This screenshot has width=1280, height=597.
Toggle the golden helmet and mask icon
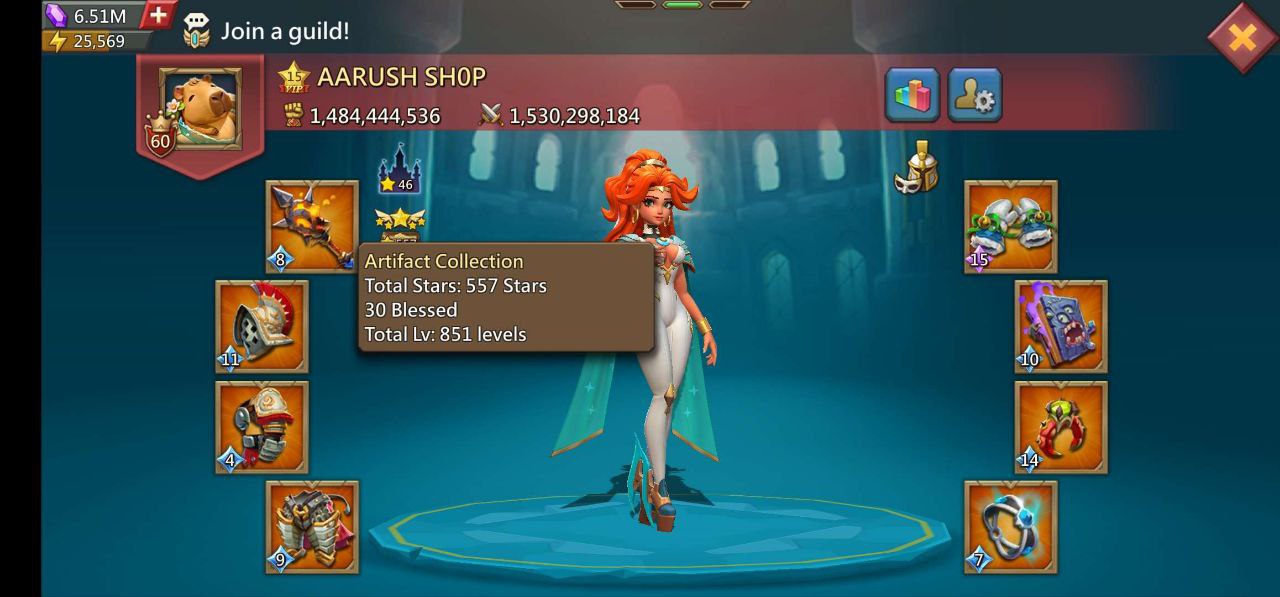916,167
